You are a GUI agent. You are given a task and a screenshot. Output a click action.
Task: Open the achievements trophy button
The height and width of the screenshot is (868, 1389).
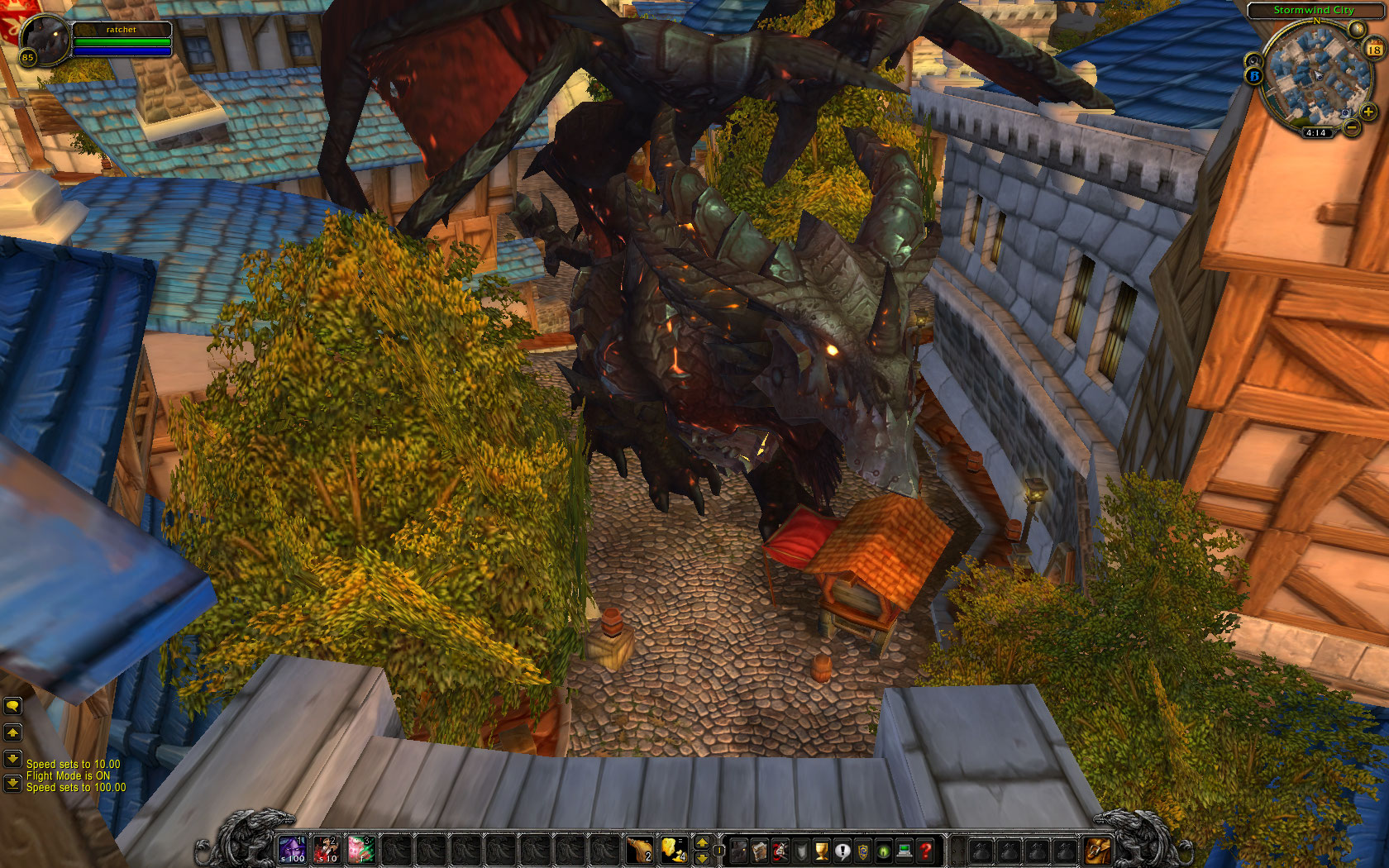(822, 850)
